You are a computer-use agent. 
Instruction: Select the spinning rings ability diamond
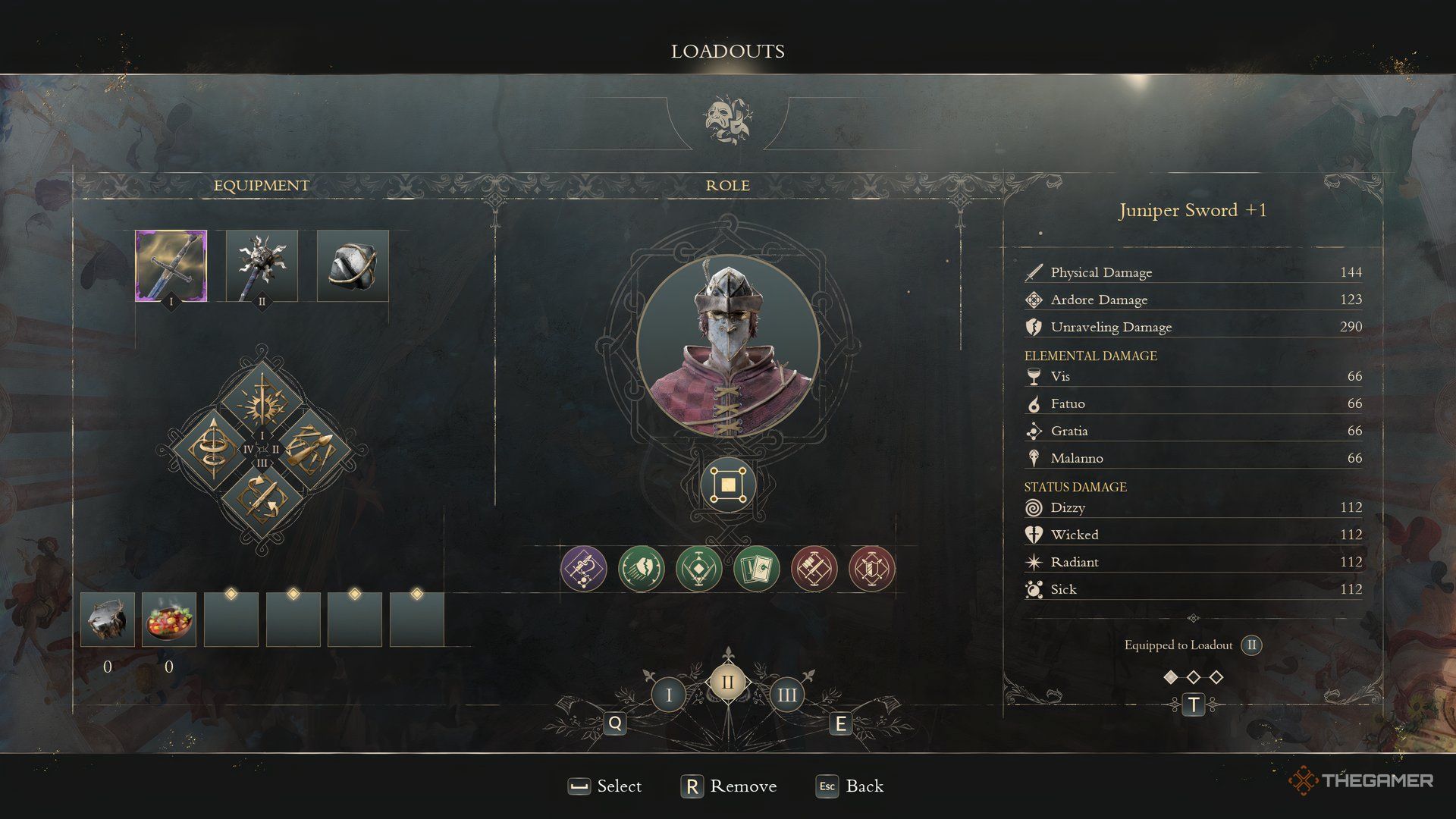click(211, 449)
